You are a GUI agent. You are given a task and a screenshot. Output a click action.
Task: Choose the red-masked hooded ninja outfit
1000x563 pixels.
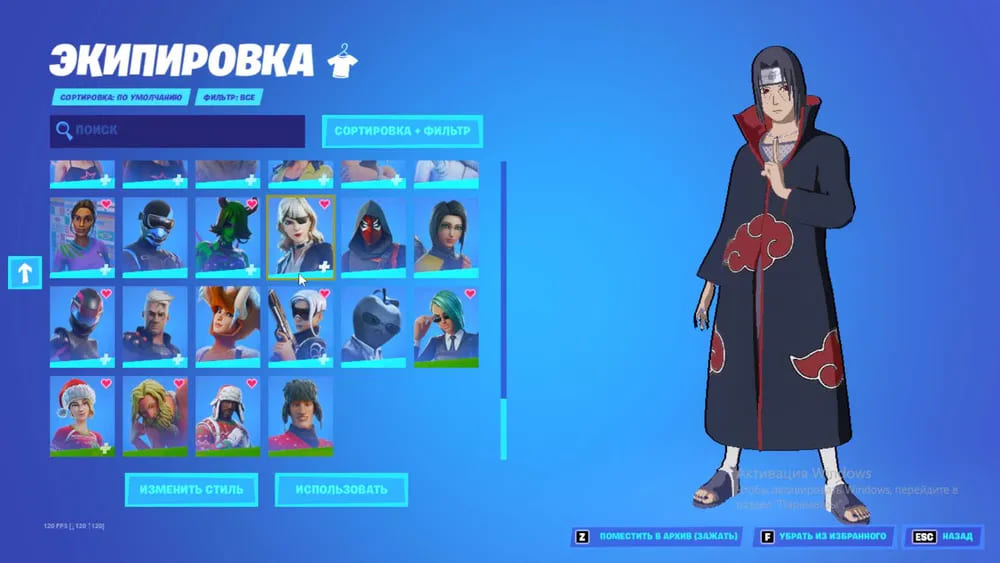point(373,236)
